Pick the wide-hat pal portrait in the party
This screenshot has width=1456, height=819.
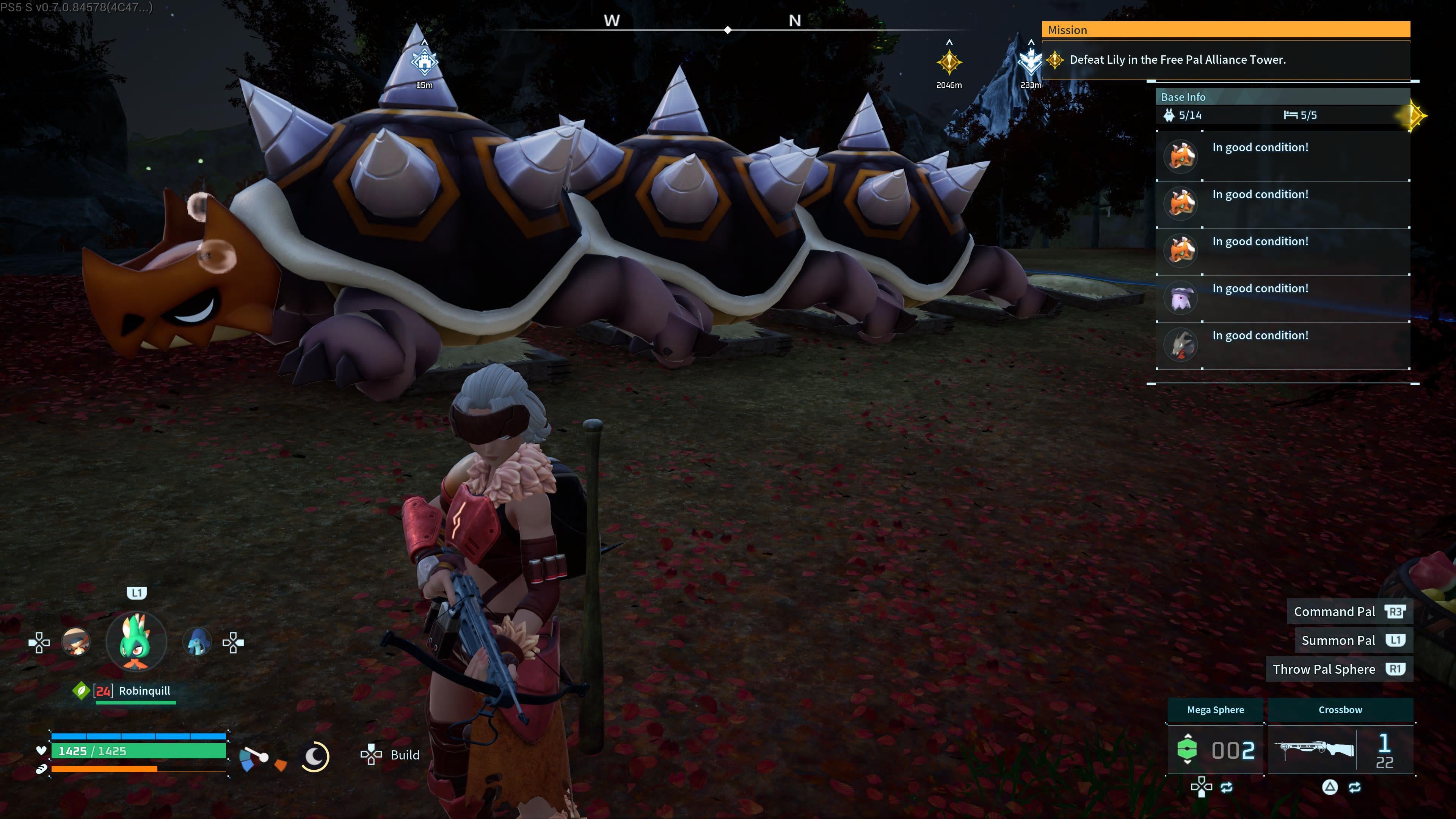(x=76, y=642)
